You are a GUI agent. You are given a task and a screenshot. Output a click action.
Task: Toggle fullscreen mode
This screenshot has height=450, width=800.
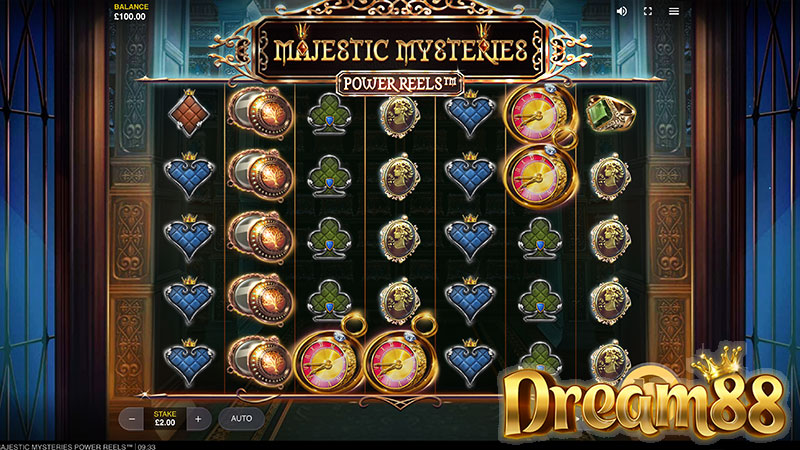click(x=647, y=11)
